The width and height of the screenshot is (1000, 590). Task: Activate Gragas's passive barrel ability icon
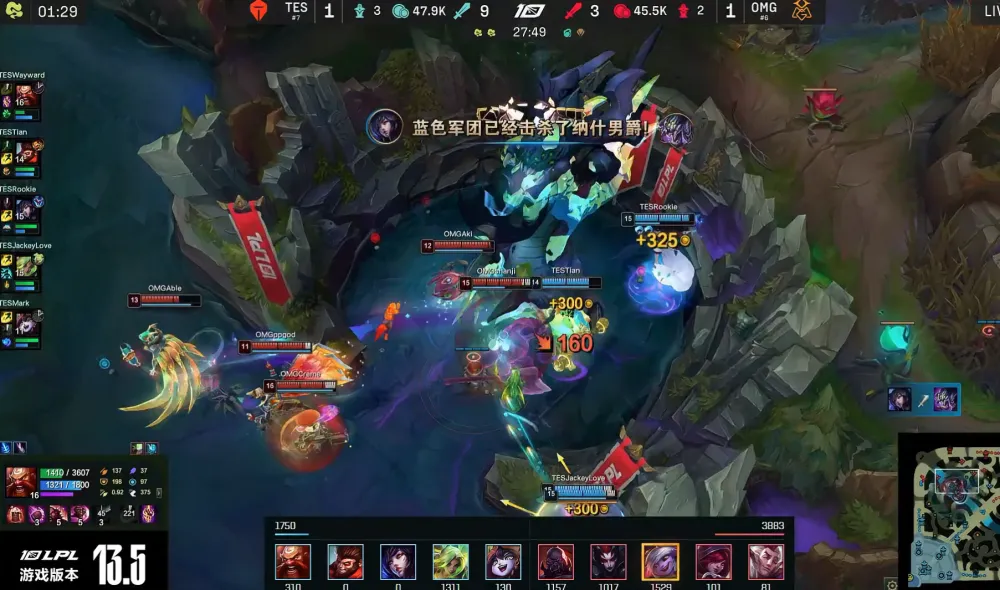[17, 514]
